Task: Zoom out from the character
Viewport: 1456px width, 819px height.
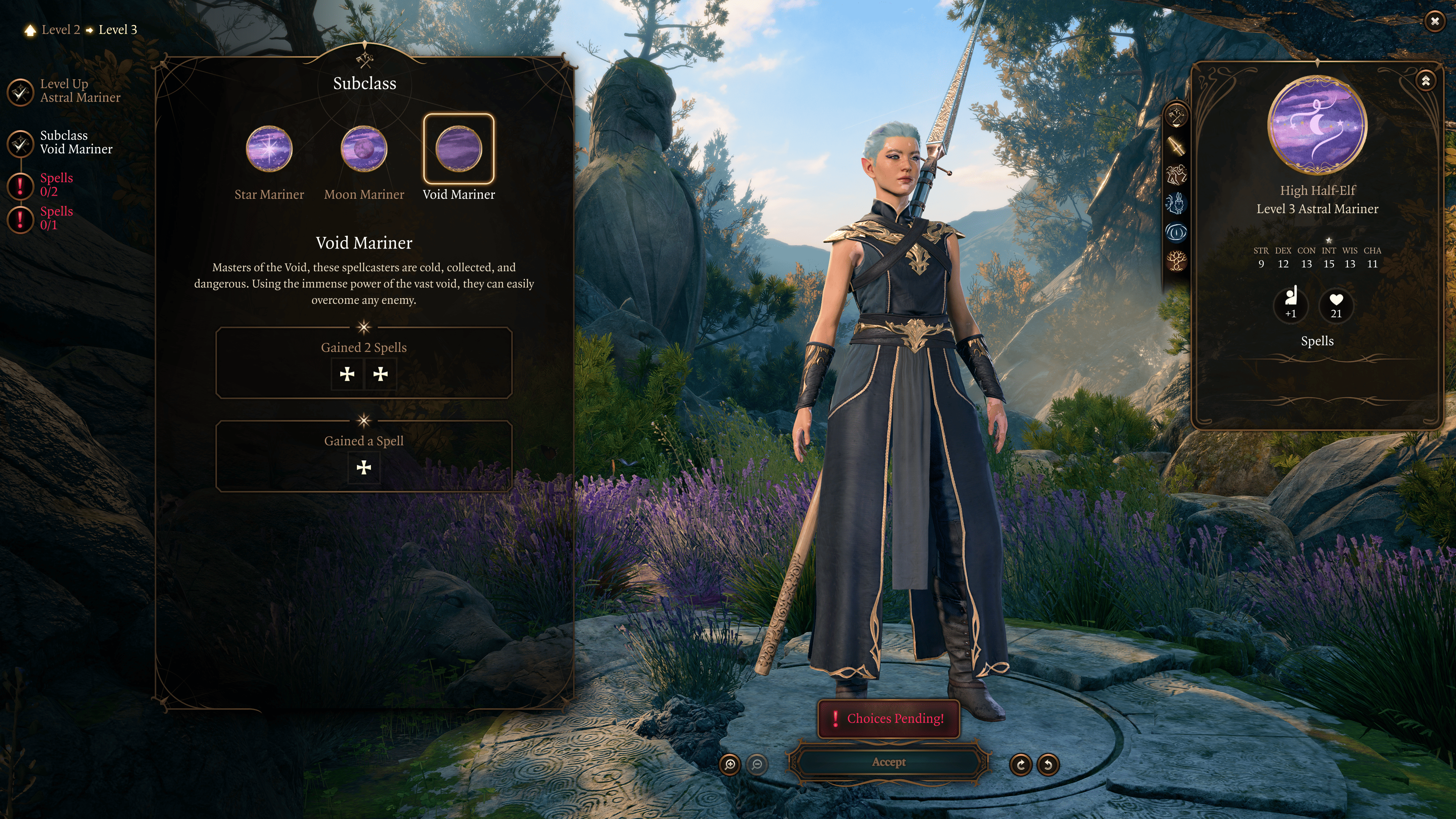Action: 757,765
